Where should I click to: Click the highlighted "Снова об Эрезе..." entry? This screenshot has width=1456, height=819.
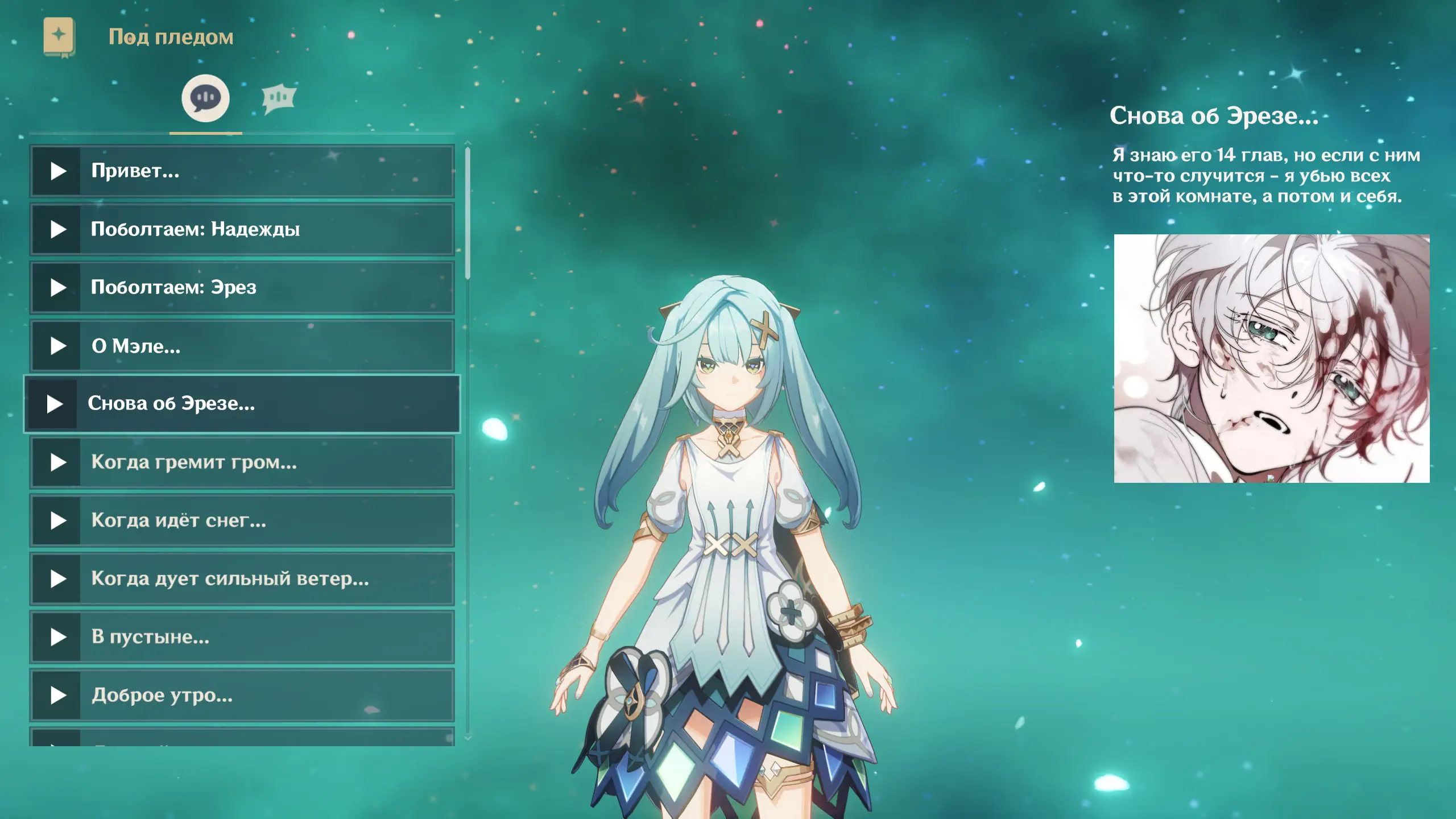click(x=242, y=404)
